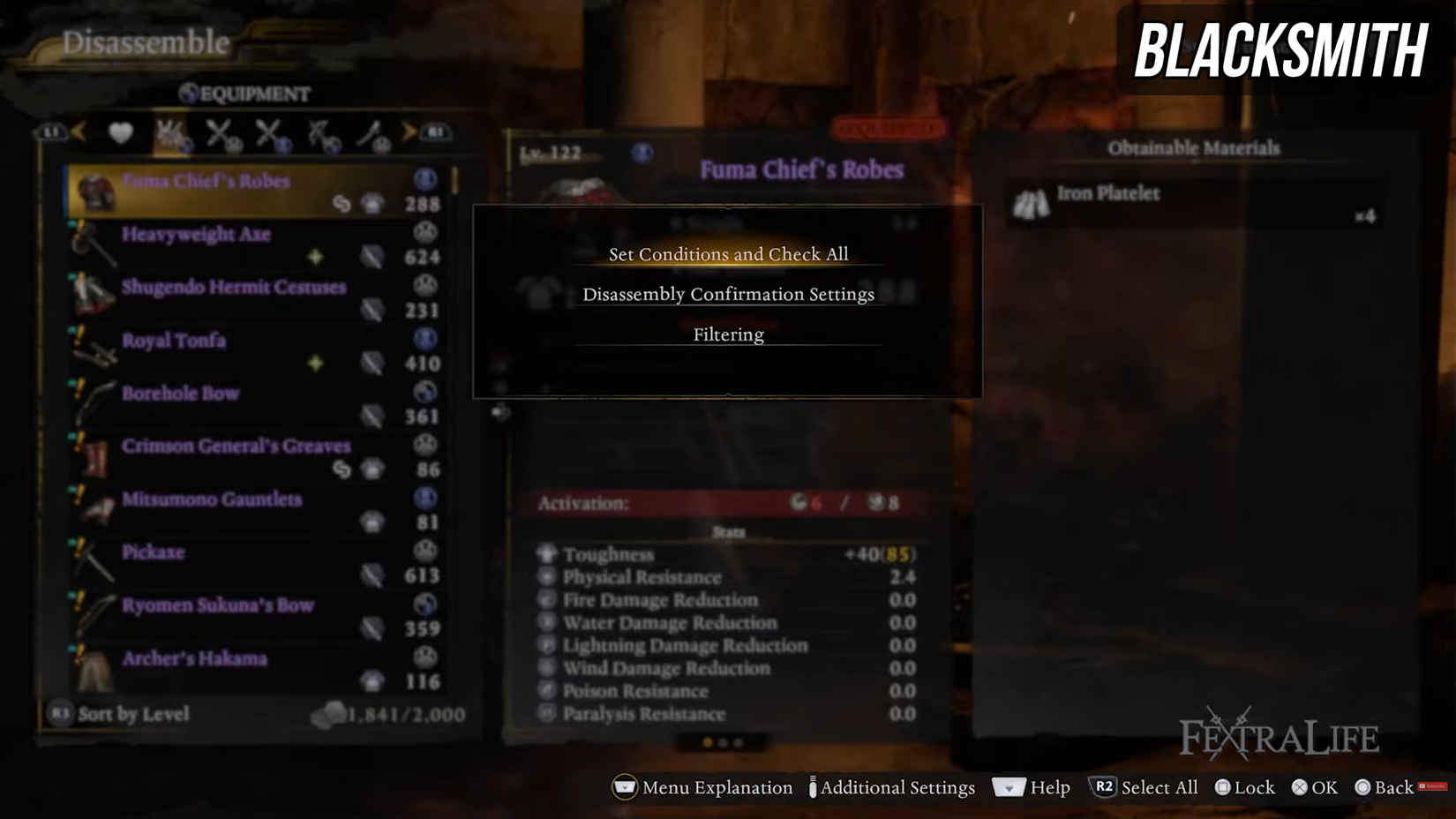Click the Toughness stat icon
This screenshot has width=1456, height=819.
pos(546,554)
